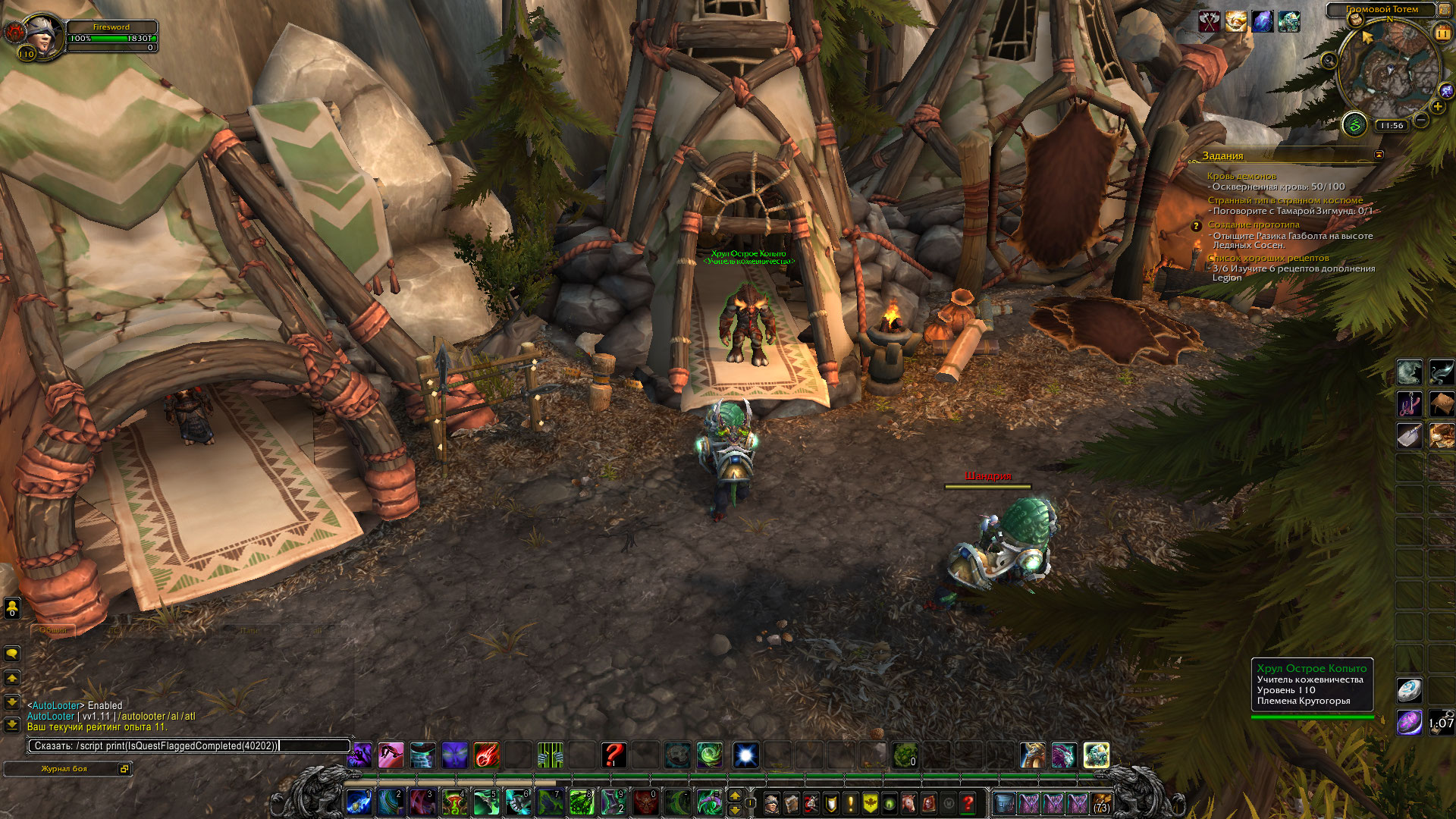Open the class hall green rune button

[x=1354, y=125]
